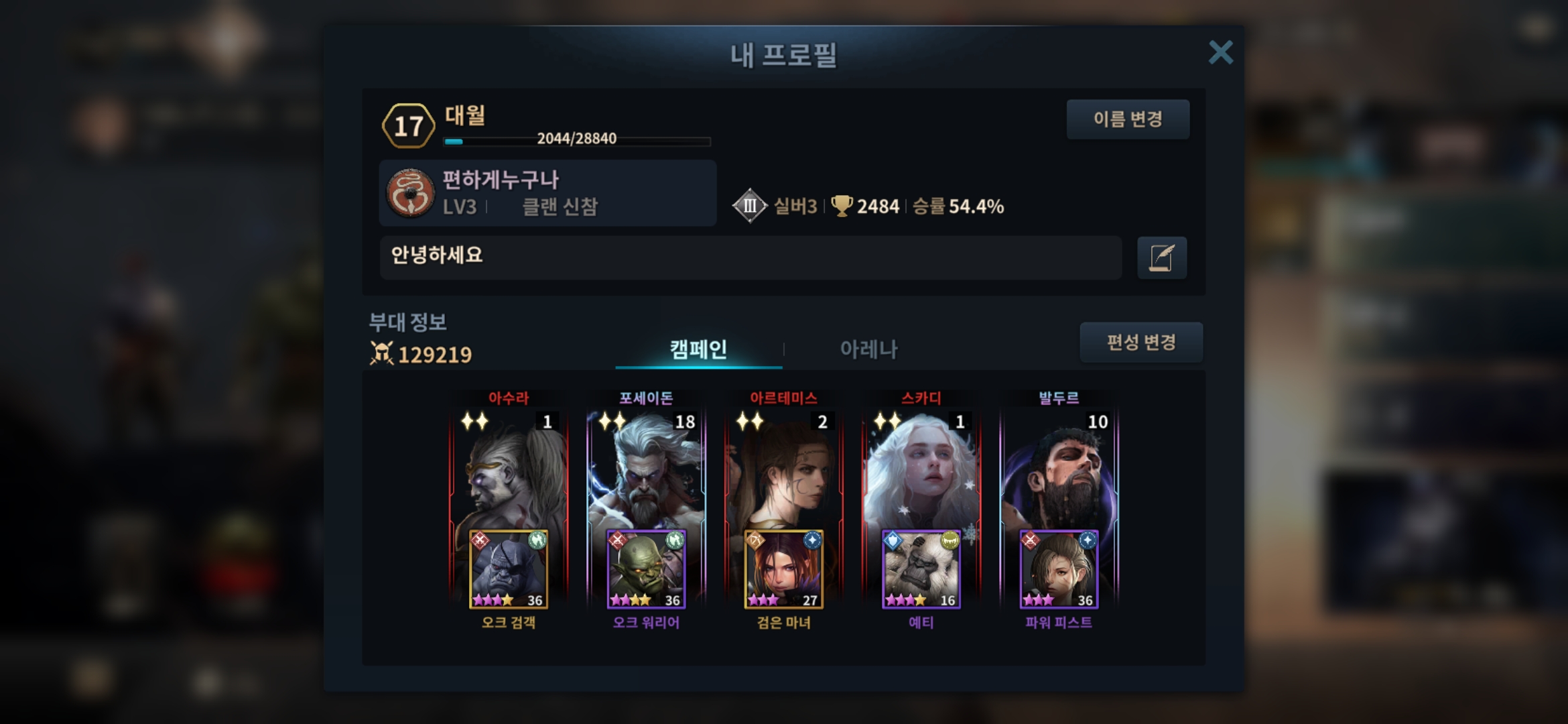Close the 내 프로필 profile window
The image size is (1568, 724).
click(1220, 52)
